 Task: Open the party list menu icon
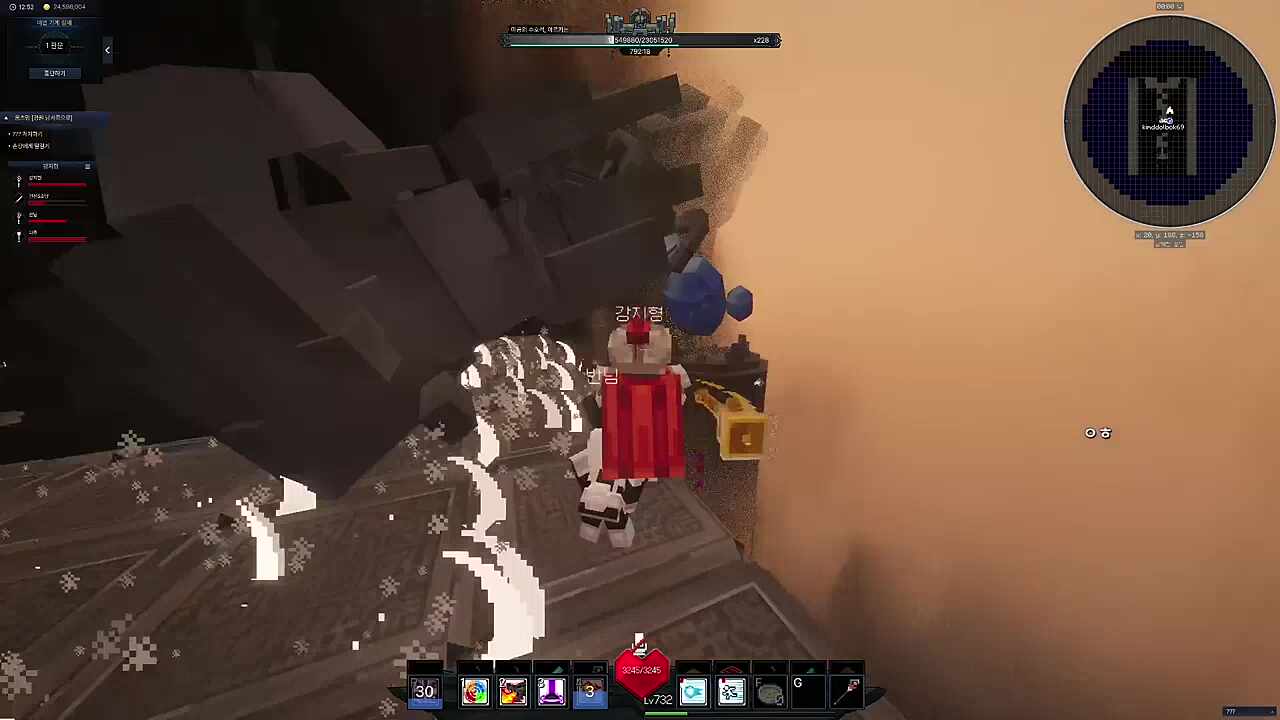[x=87, y=166]
